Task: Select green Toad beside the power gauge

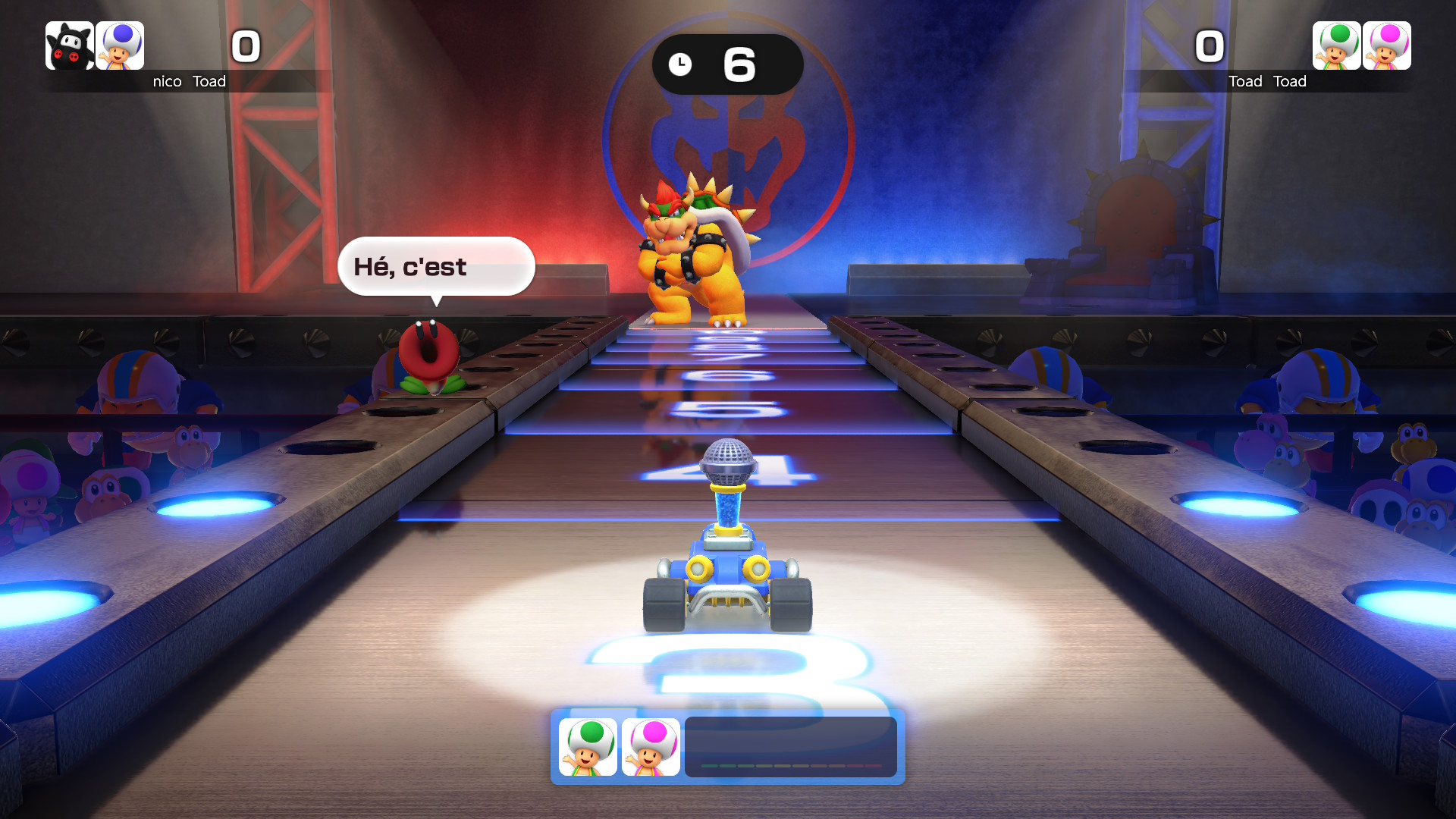Action: (x=588, y=747)
